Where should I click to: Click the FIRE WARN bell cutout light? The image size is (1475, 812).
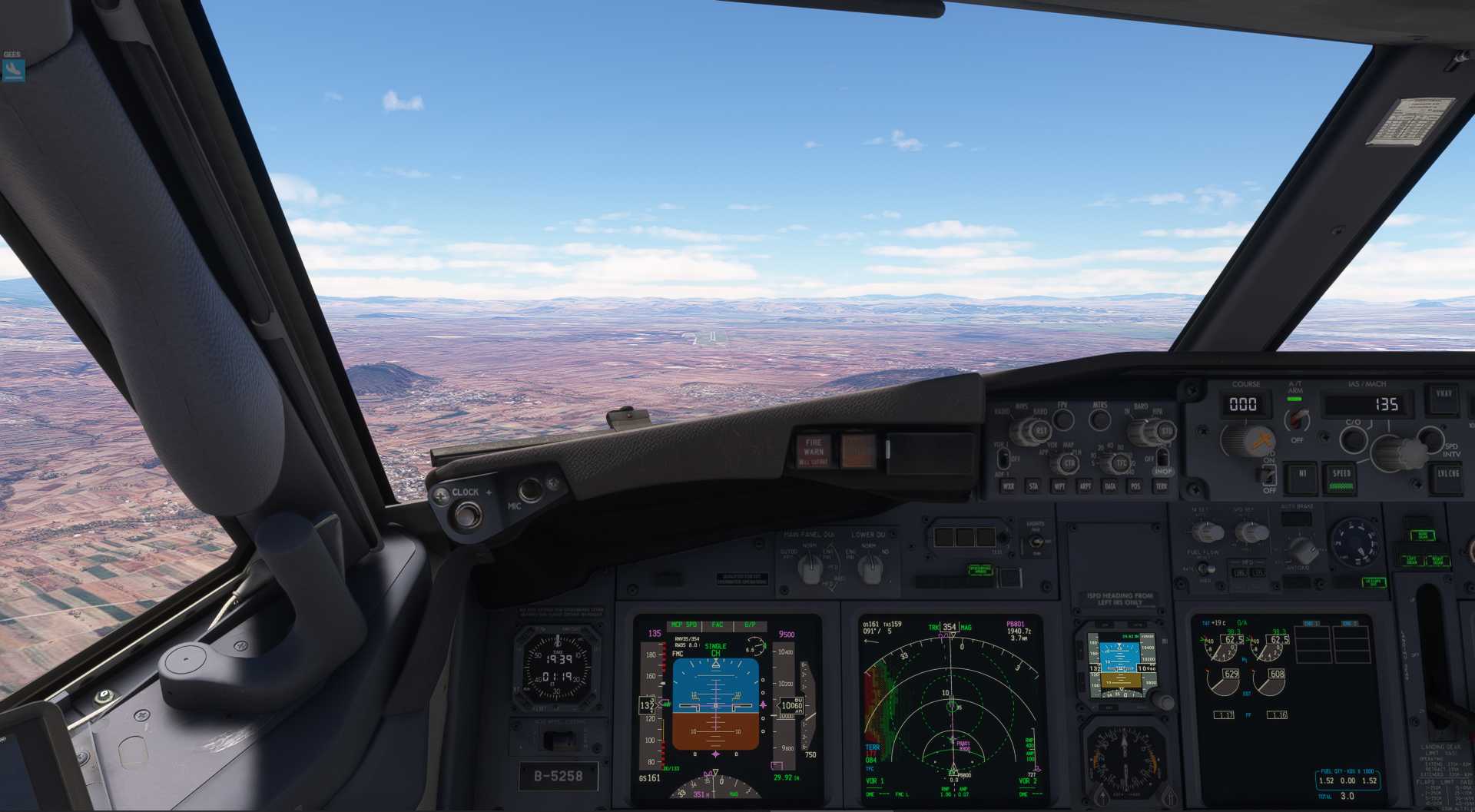tap(814, 452)
